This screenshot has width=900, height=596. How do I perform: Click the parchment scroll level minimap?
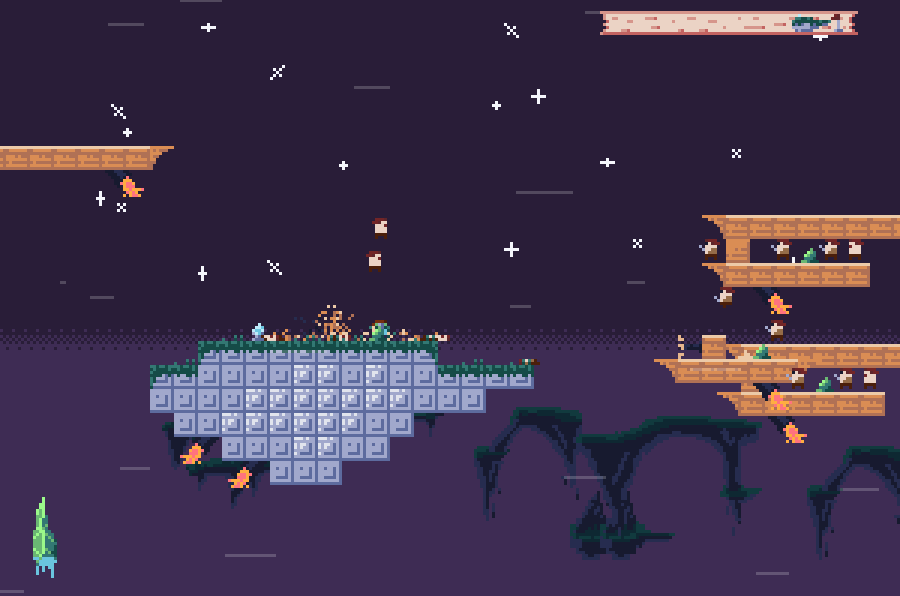click(x=728, y=23)
